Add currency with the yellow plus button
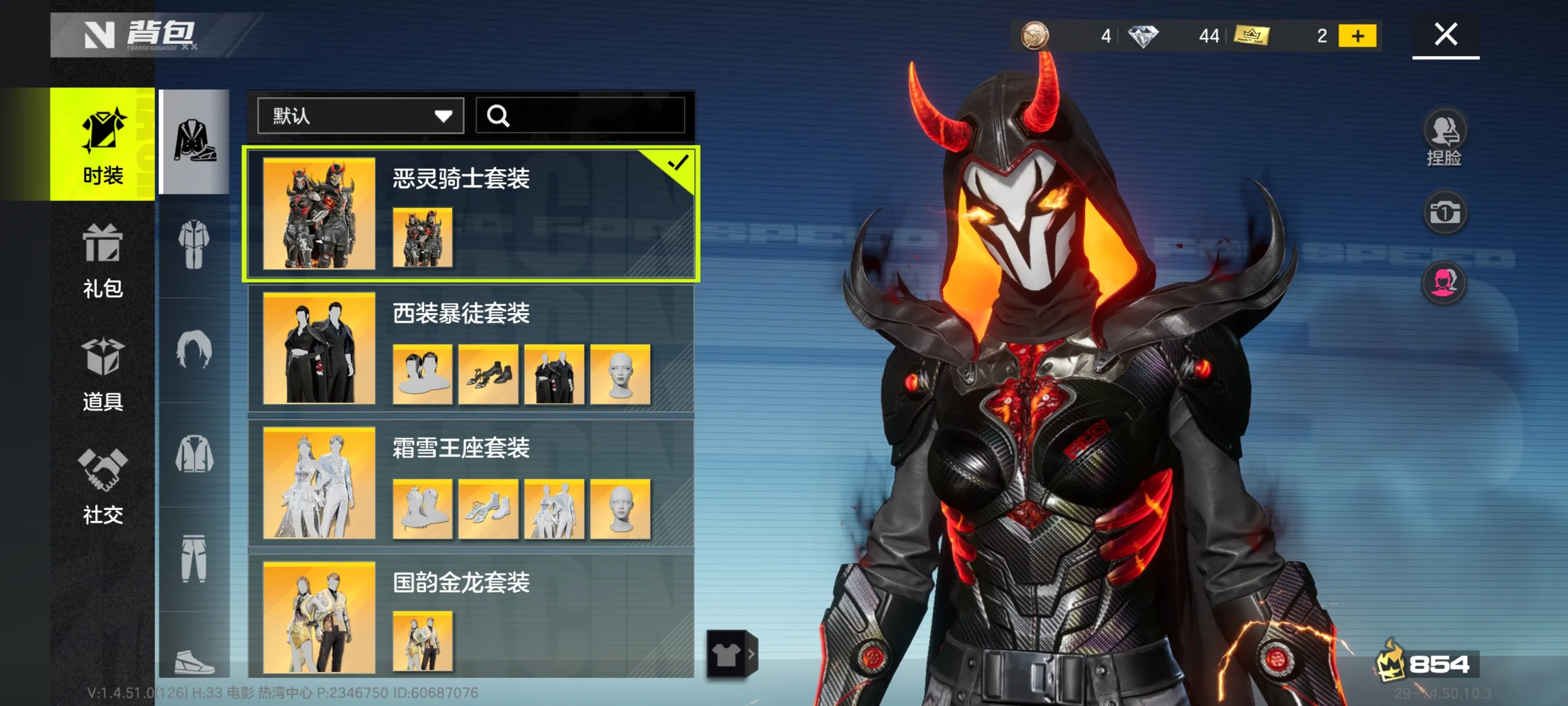The image size is (1568, 706). pyautogui.click(x=1357, y=36)
